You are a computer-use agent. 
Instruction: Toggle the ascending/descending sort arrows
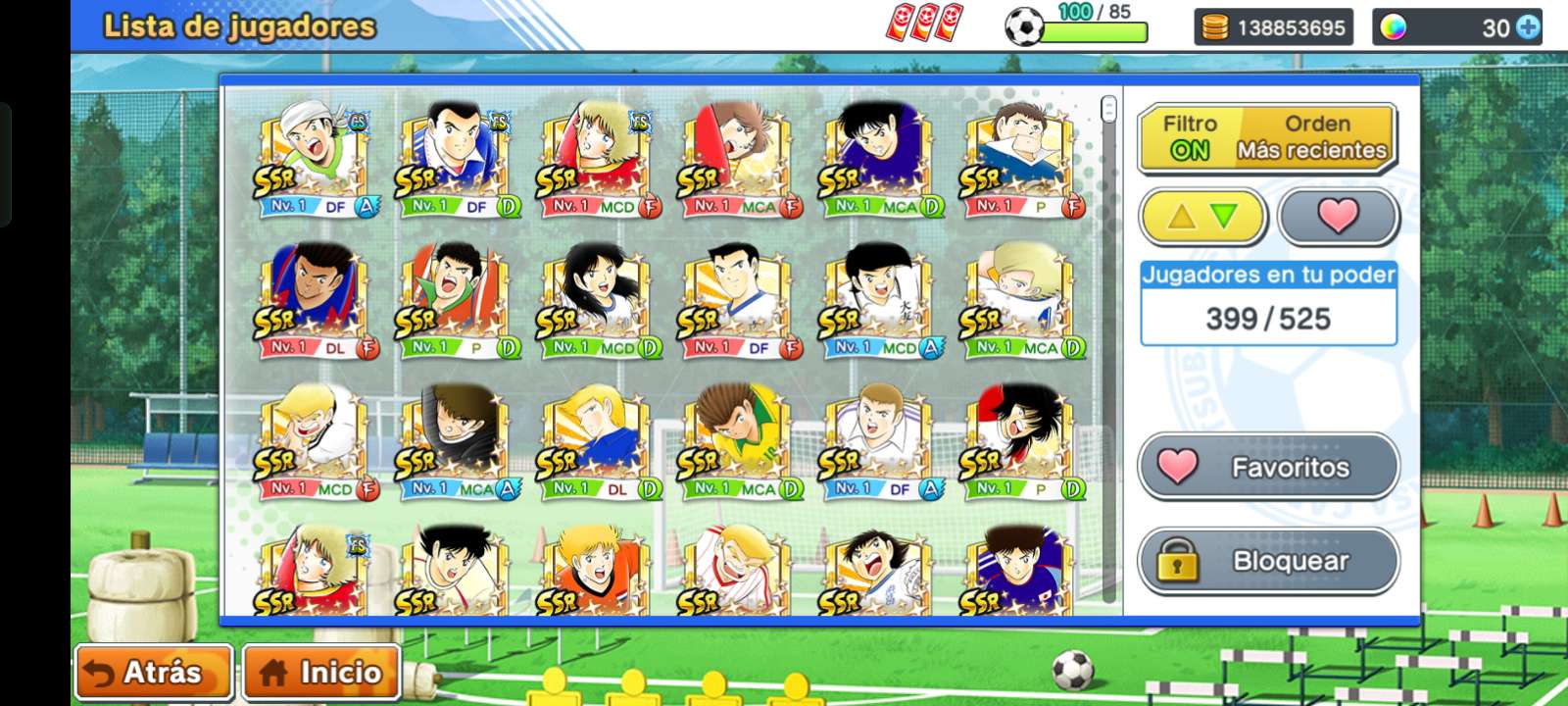[x=1202, y=216]
